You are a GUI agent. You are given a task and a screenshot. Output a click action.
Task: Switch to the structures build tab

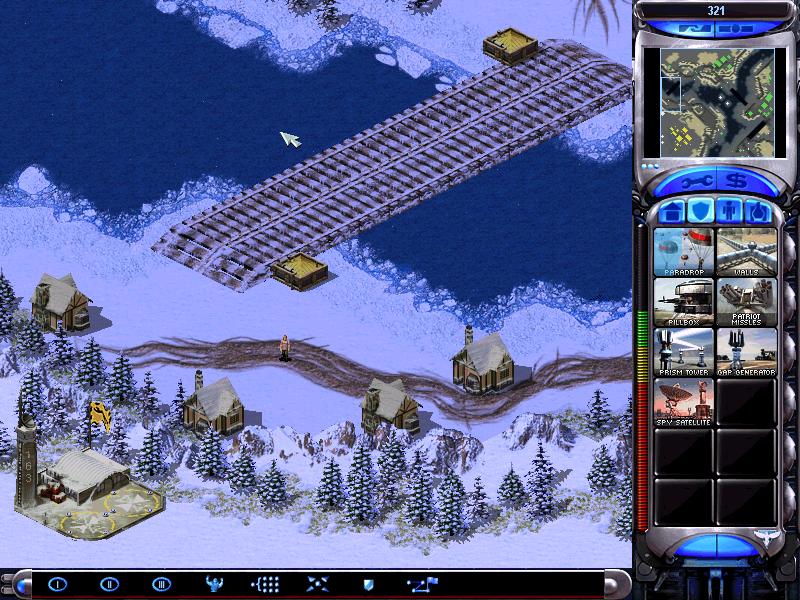pyautogui.click(x=672, y=212)
